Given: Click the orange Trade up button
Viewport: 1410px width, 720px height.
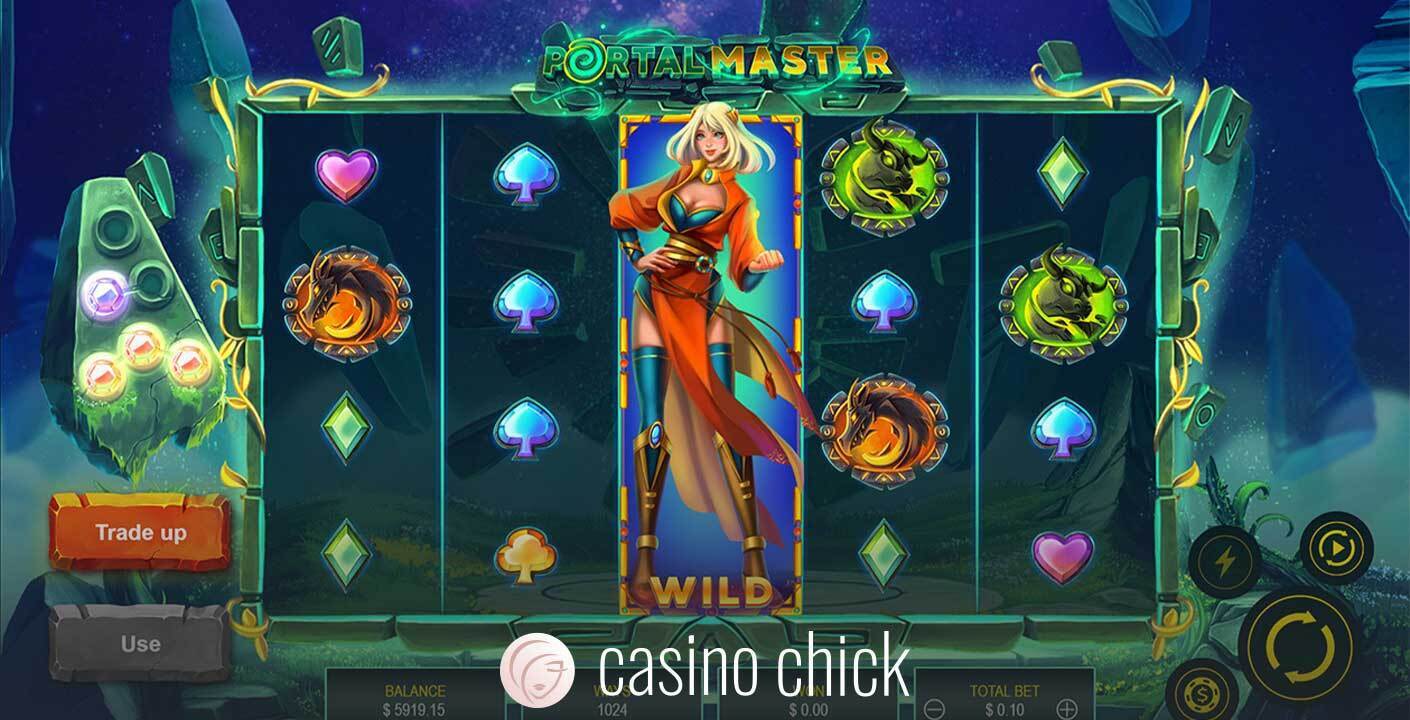Looking at the screenshot, I should pyautogui.click(x=140, y=532).
